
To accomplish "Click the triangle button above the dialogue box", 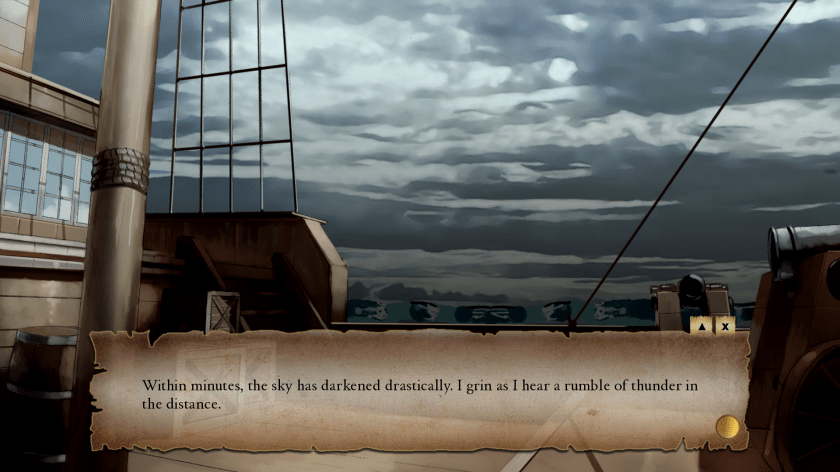I will [701, 325].
